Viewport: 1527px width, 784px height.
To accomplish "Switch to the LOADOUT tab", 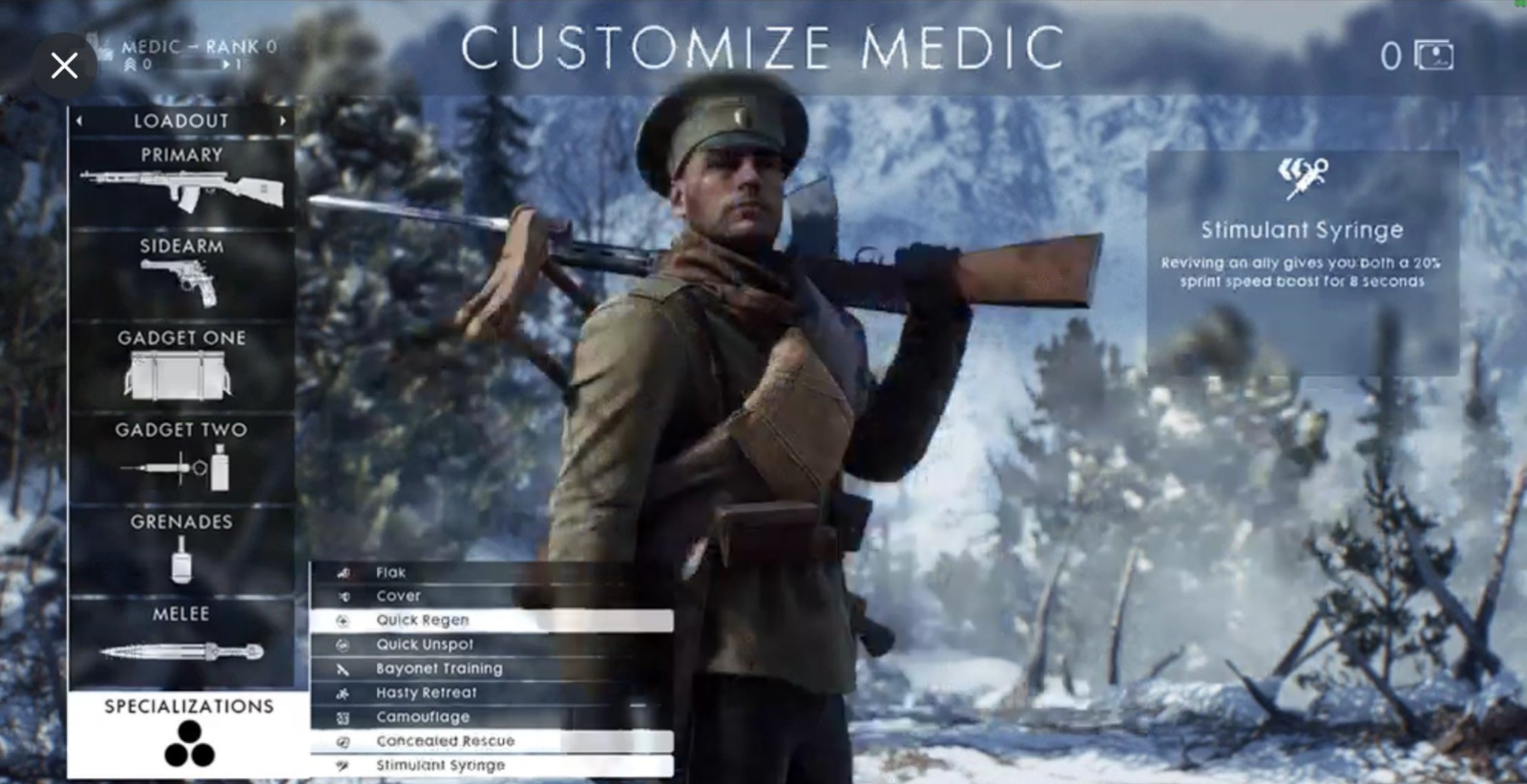I will (x=181, y=120).
